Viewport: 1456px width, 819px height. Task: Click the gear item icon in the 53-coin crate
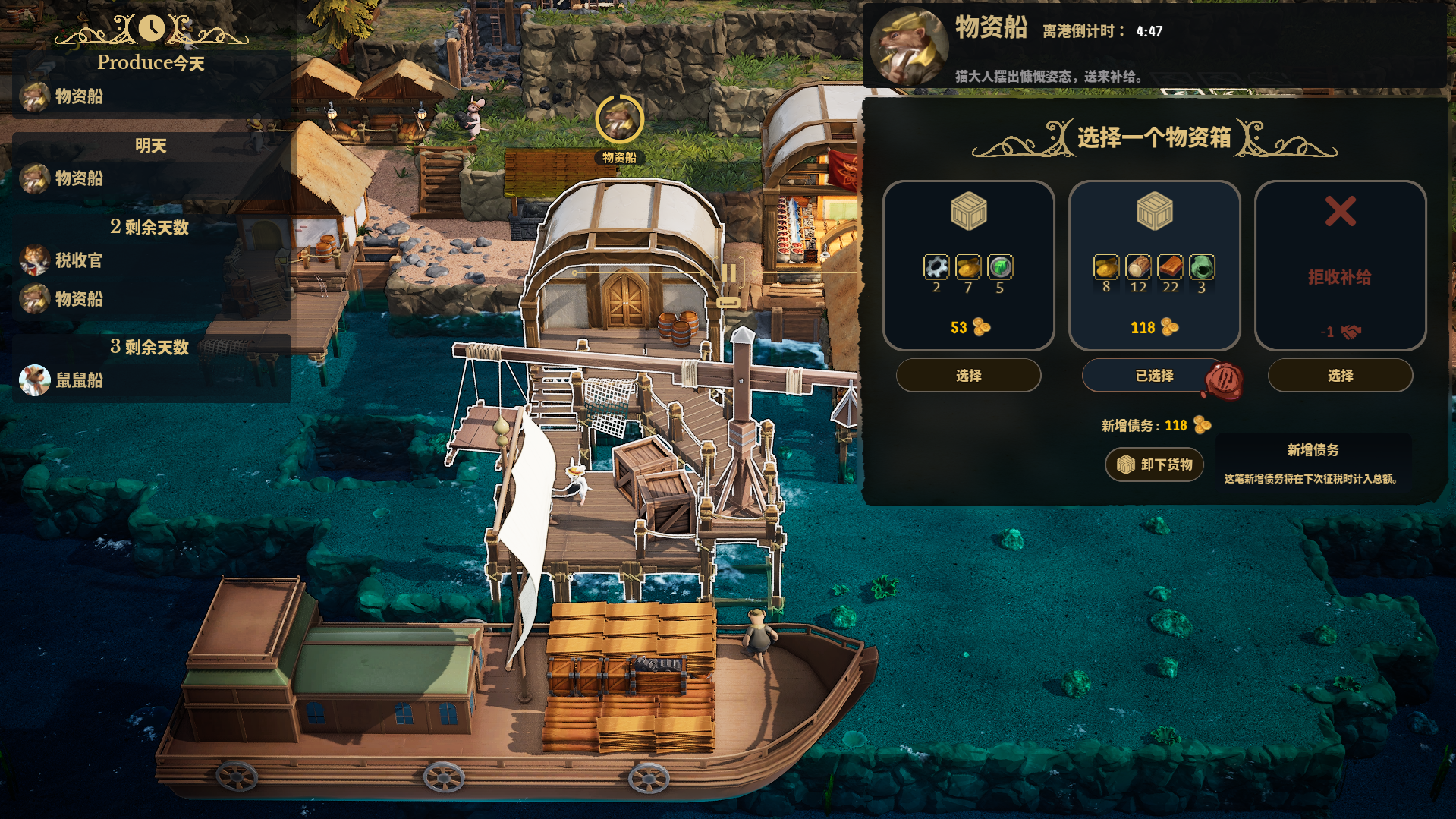[936, 267]
